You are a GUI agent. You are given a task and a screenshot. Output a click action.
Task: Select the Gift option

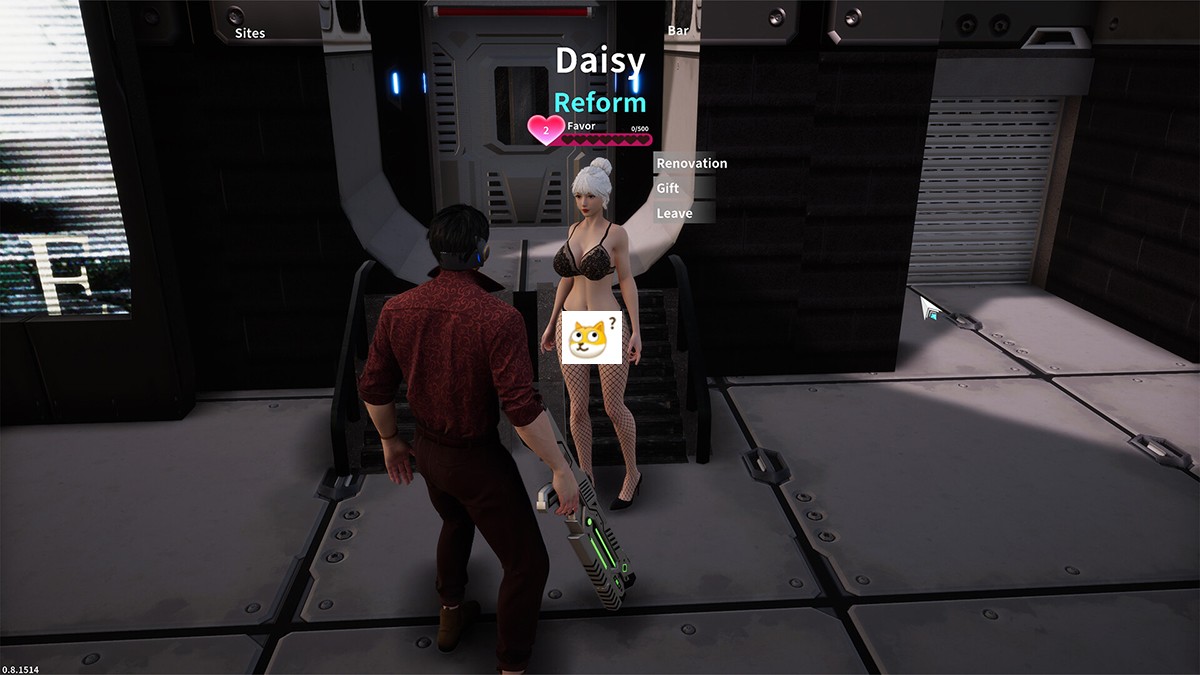click(x=668, y=188)
